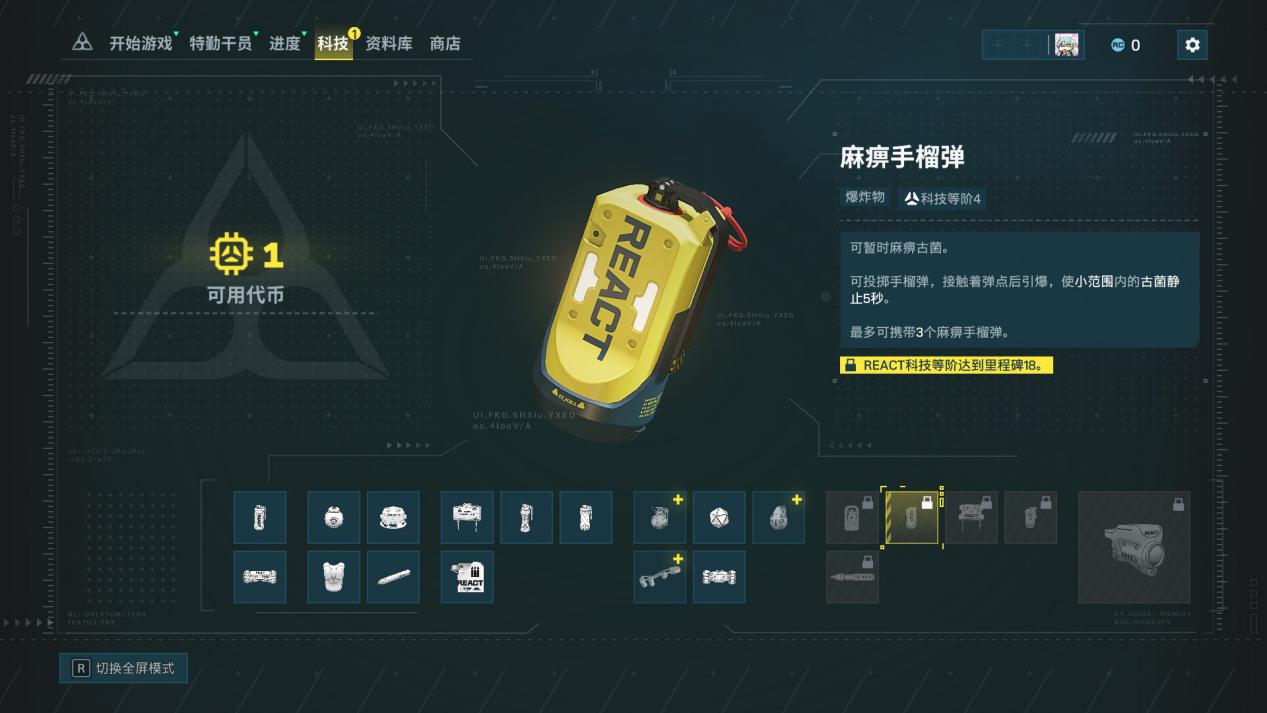Screen dimensions: 1267x713
Task: Open the settings gear menu
Action: point(1191,45)
